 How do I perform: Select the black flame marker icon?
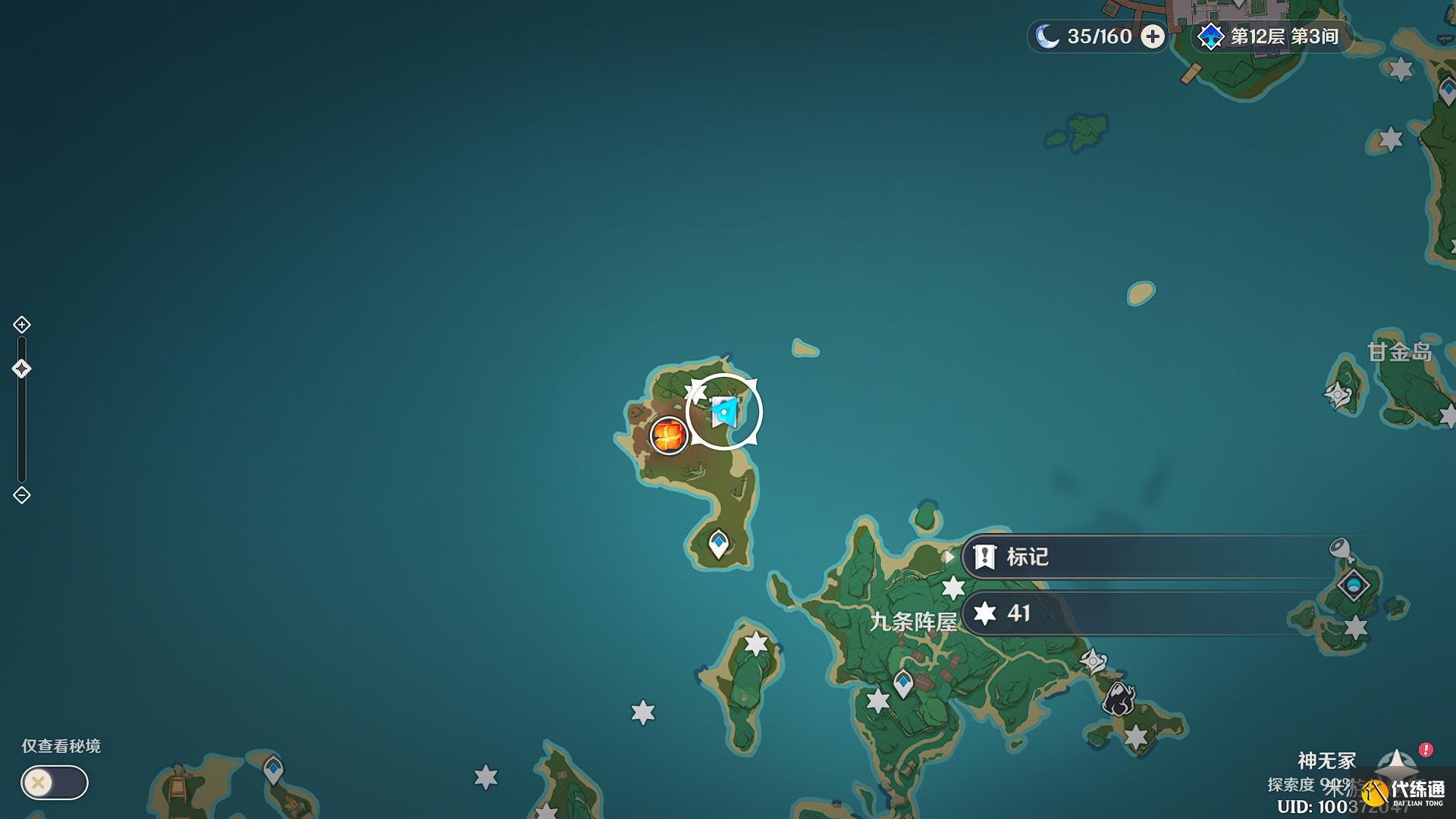[1118, 699]
